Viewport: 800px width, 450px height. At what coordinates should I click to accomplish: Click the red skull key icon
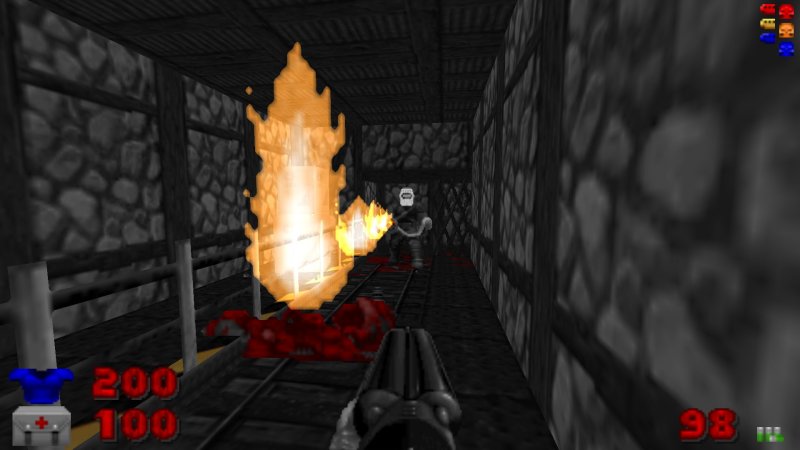click(786, 11)
